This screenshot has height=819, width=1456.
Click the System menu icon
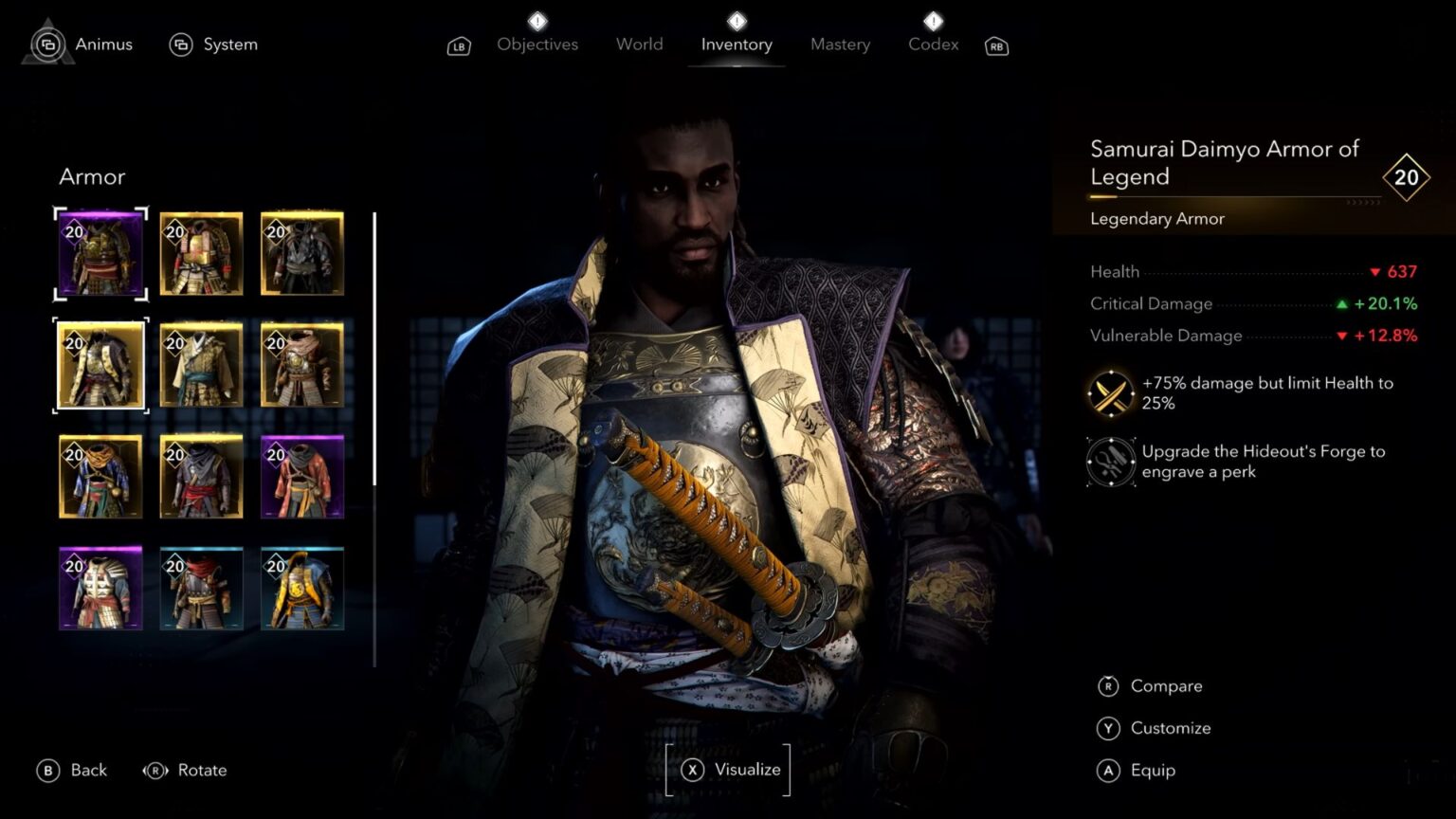click(x=180, y=44)
